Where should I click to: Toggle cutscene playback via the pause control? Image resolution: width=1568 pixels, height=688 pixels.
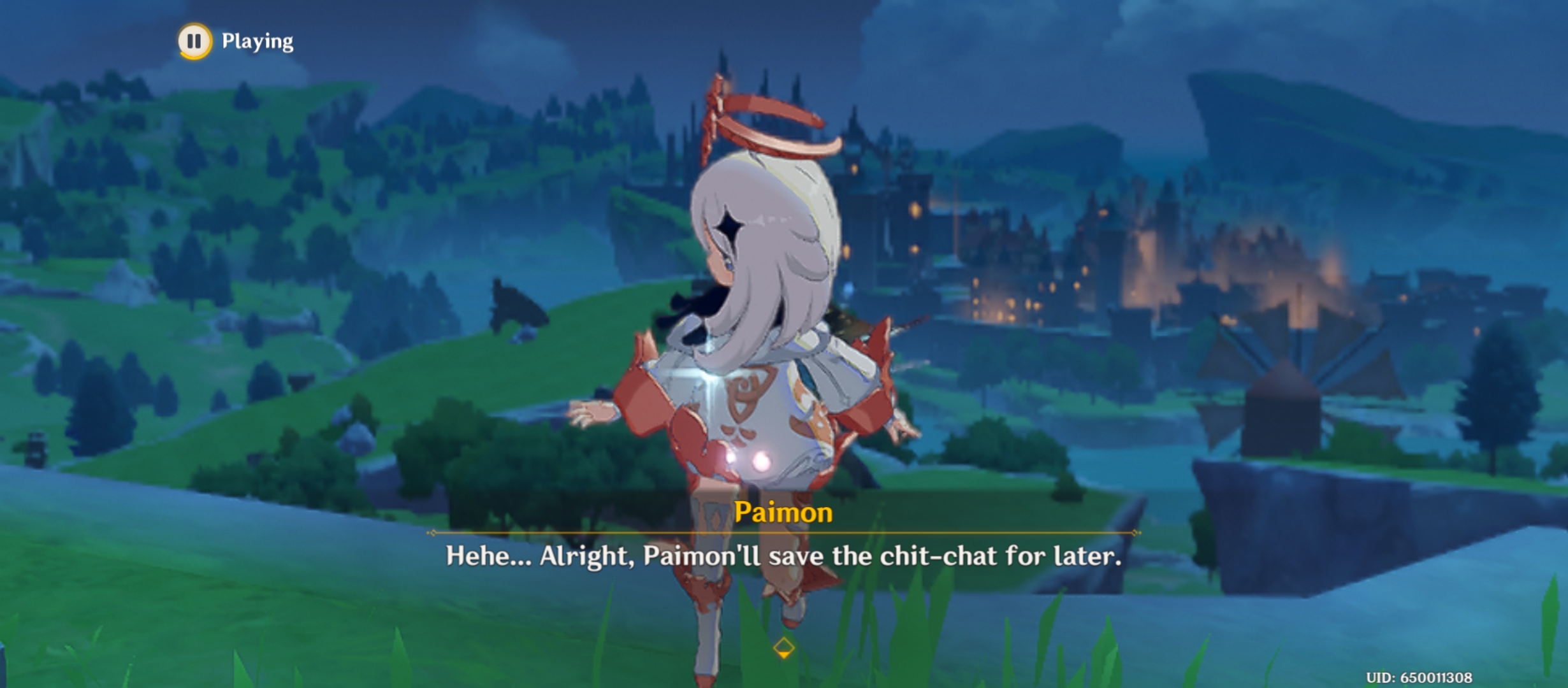tap(194, 43)
